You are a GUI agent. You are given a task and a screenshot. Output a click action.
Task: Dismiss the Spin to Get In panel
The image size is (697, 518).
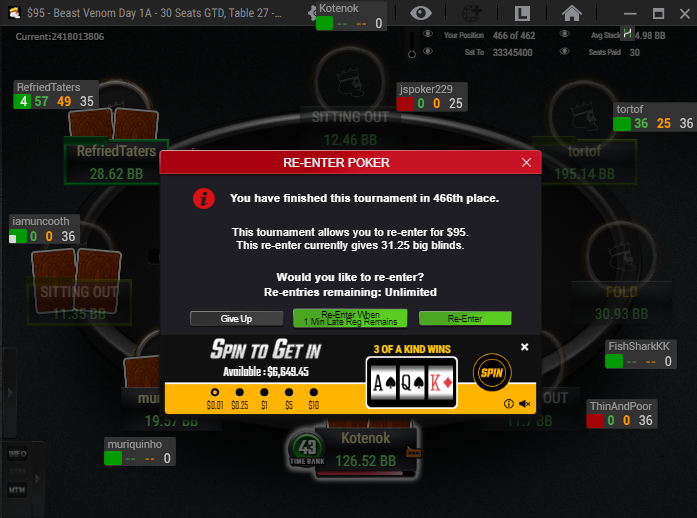pos(525,347)
